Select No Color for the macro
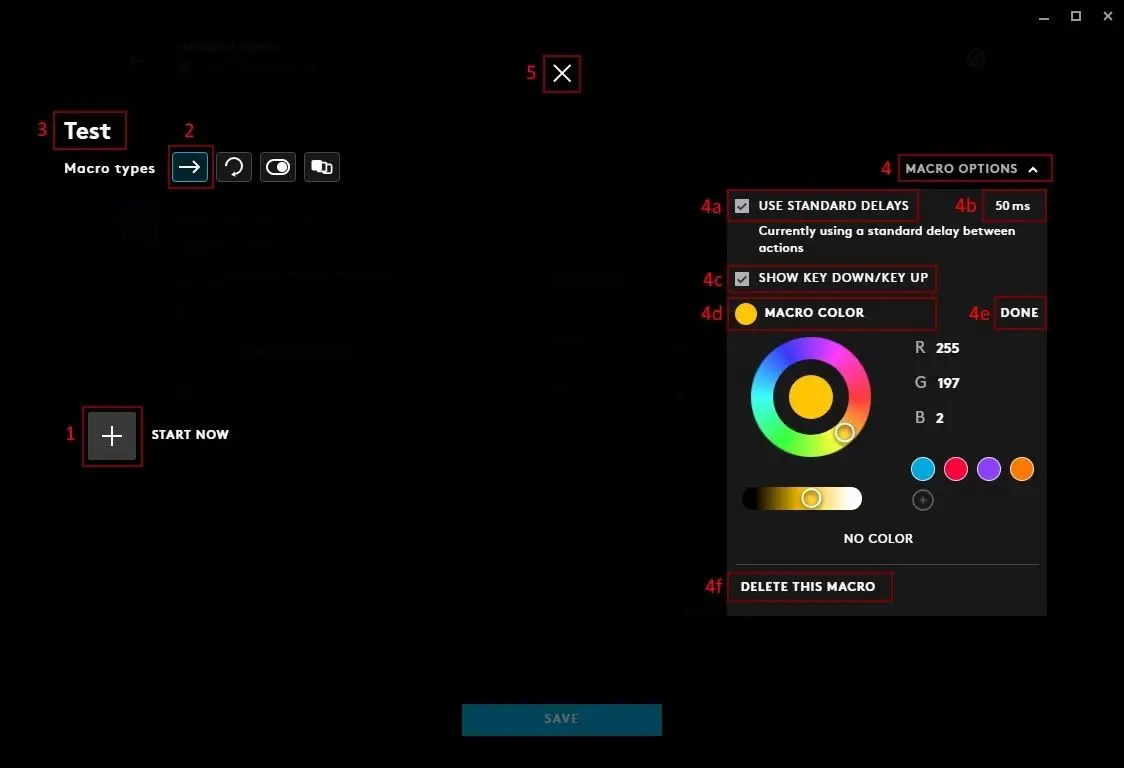Viewport: 1124px width, 768px height. (878, 539)
